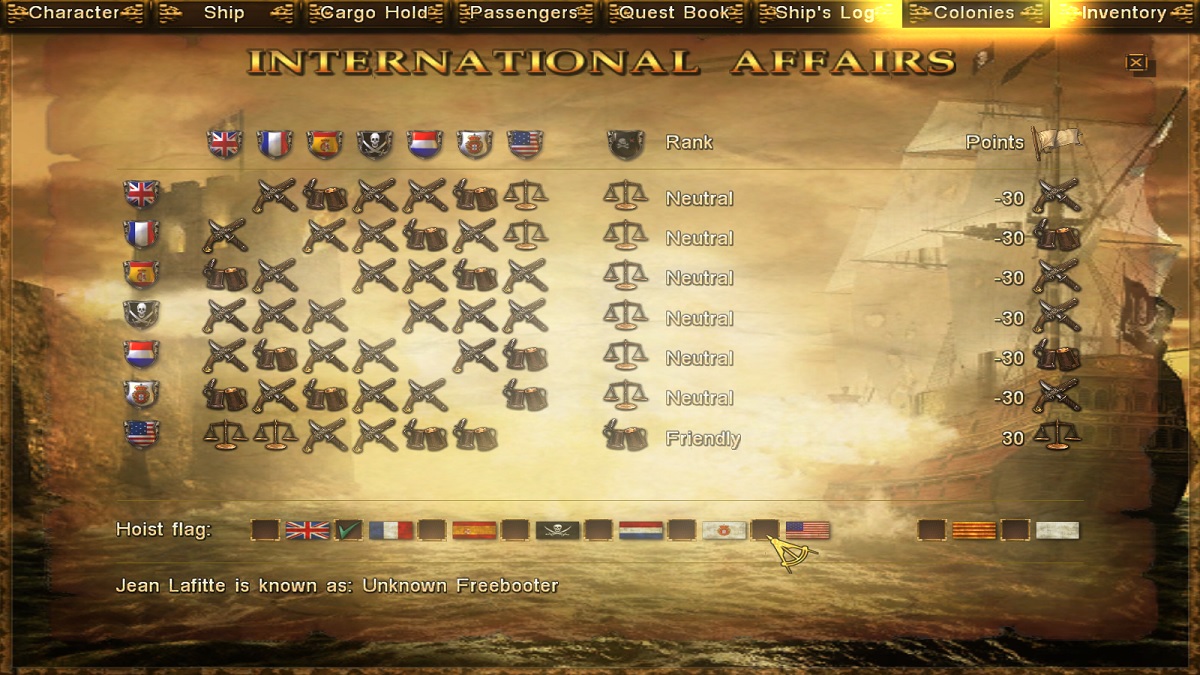The width and height of the screenshot is (1200, 675).
Task: Open the Quest Book tab
Action: tap(674, 13)
